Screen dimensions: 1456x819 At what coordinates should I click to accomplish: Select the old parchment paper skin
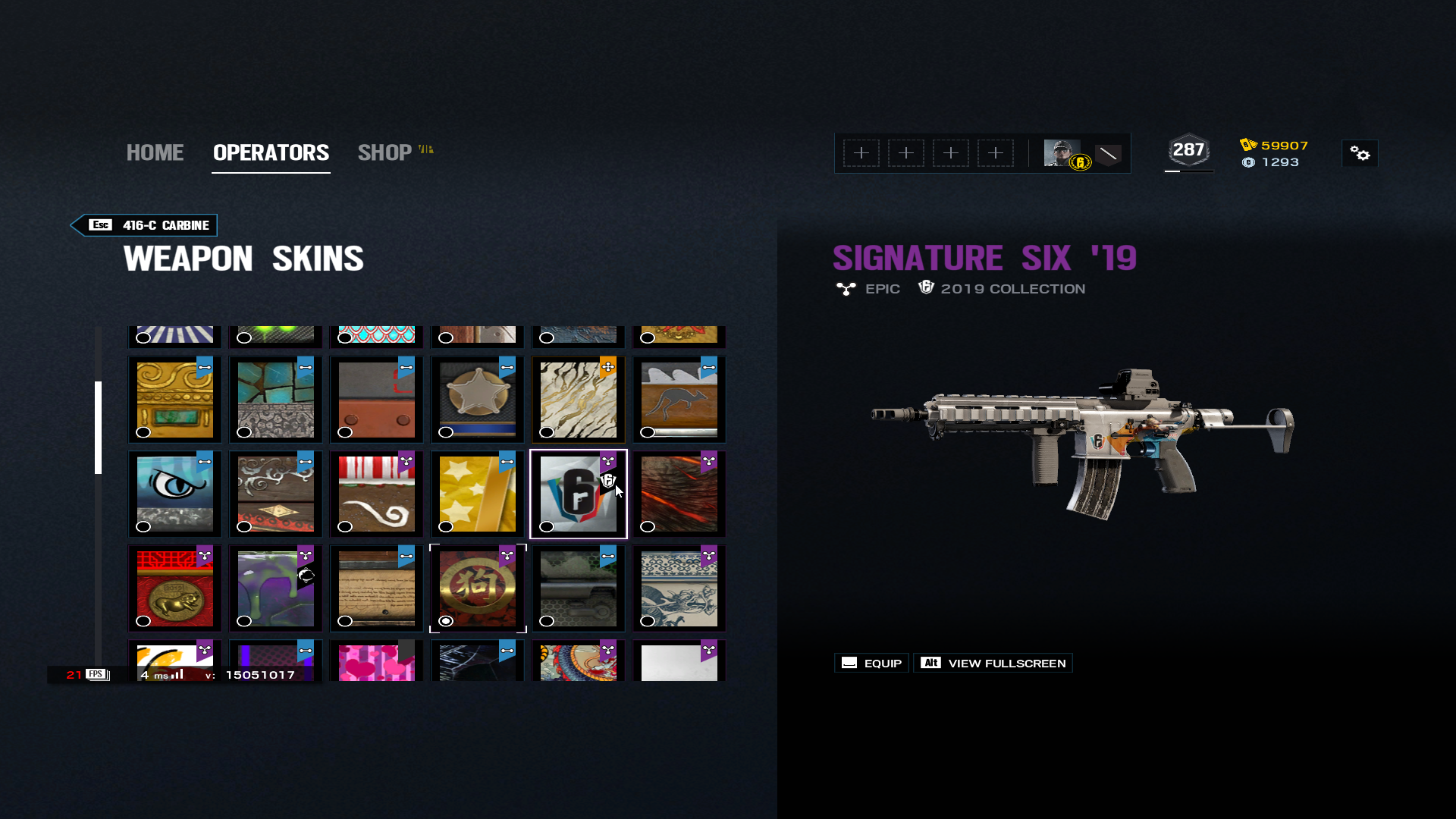point(376,588)
